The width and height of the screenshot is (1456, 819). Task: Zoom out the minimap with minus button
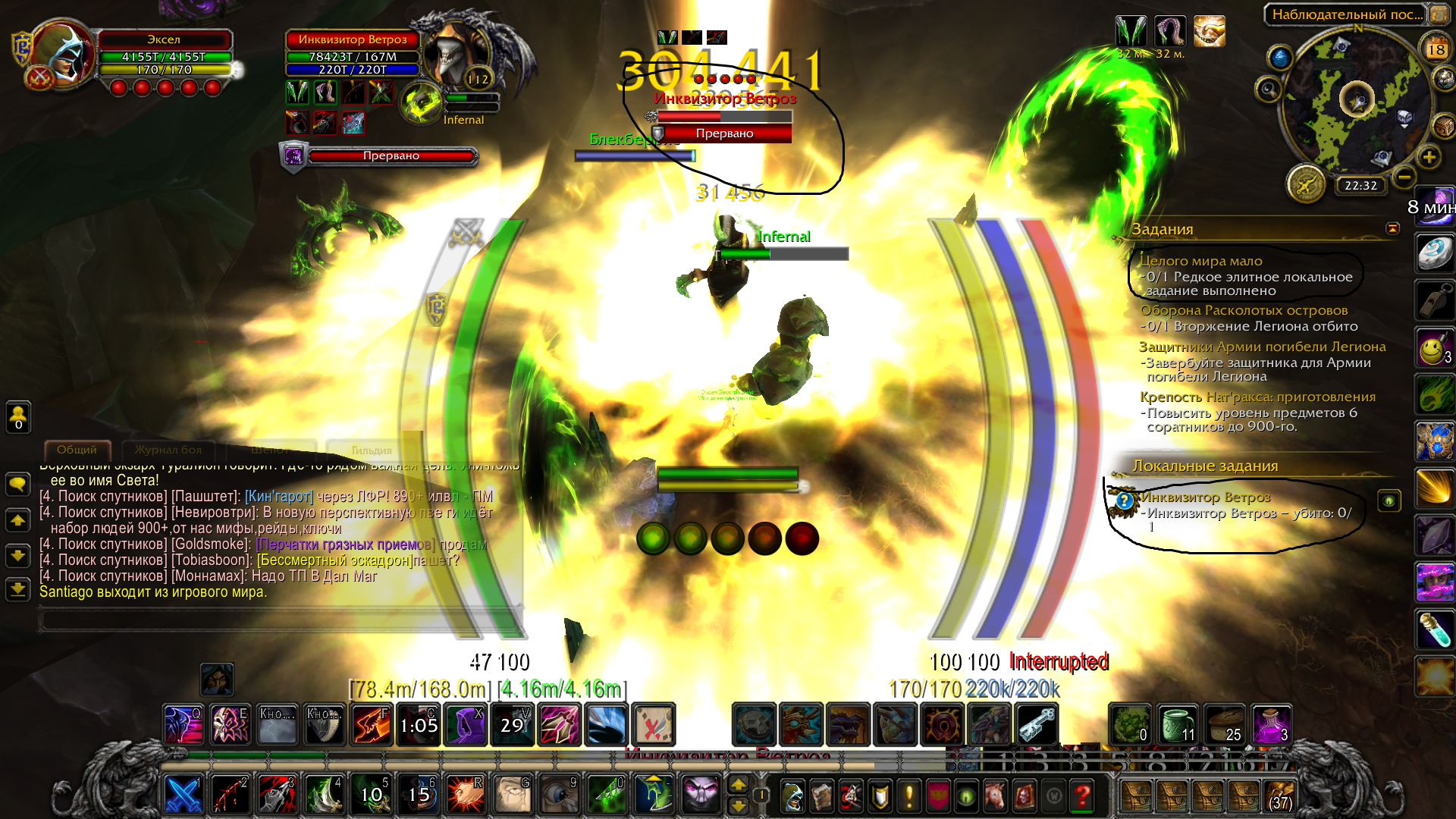(x=1404, y=177)
